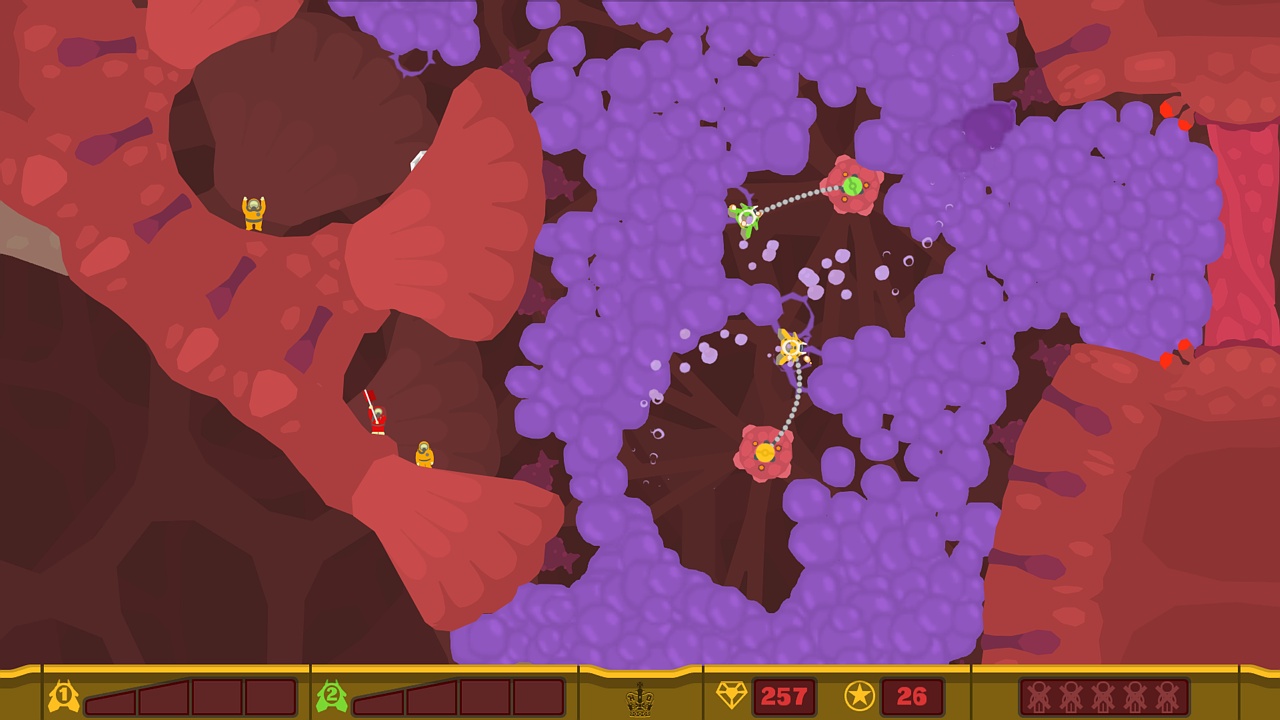Click the red 257 gem counter display
This screenshot has height=720, width=1280.
tap(787, 697)
